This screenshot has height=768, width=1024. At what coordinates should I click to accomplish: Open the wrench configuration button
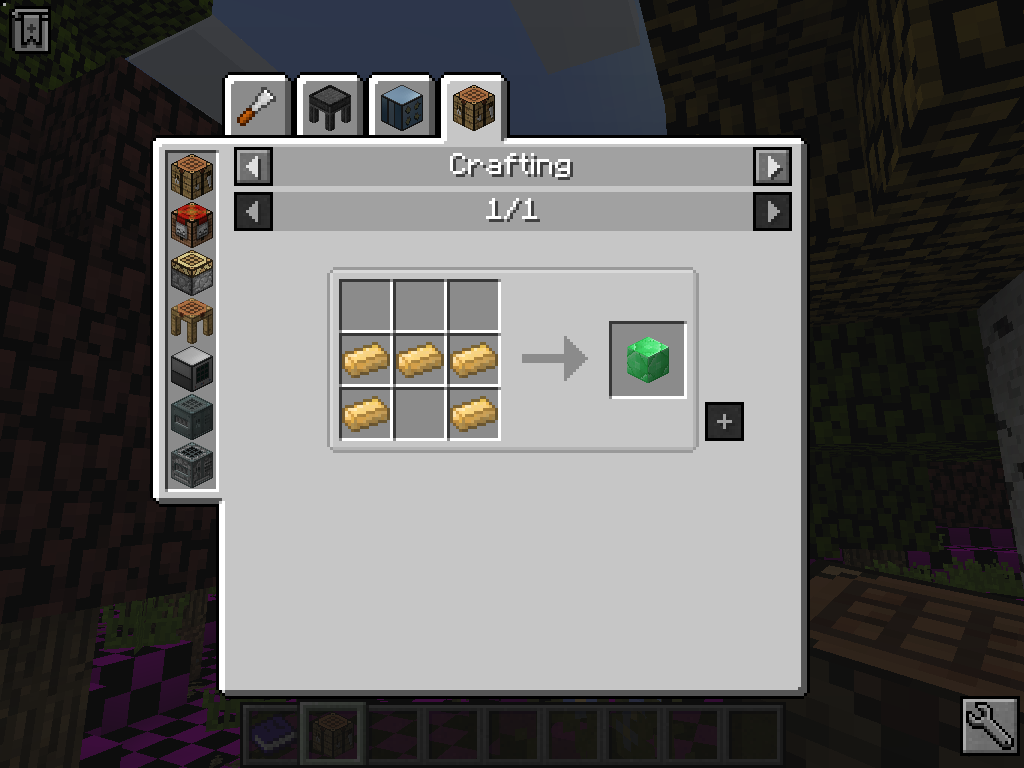point(990,725)
